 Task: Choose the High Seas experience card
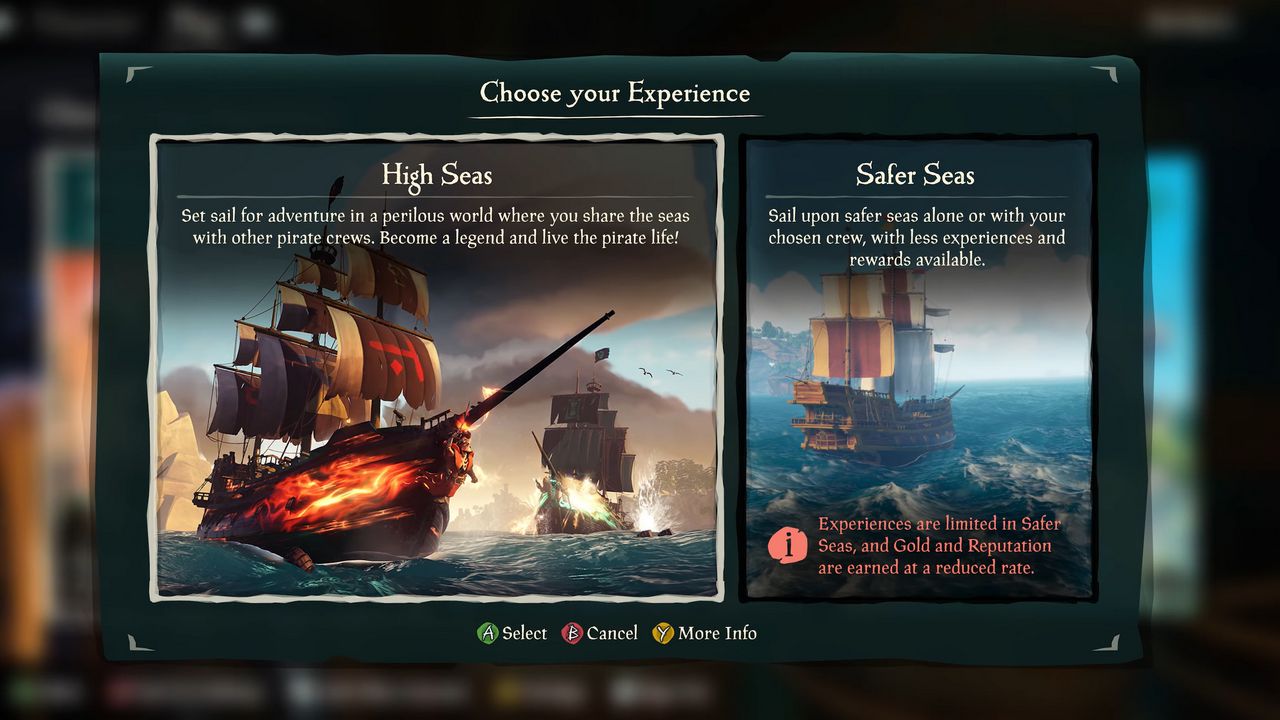click(x=437, y=368)
